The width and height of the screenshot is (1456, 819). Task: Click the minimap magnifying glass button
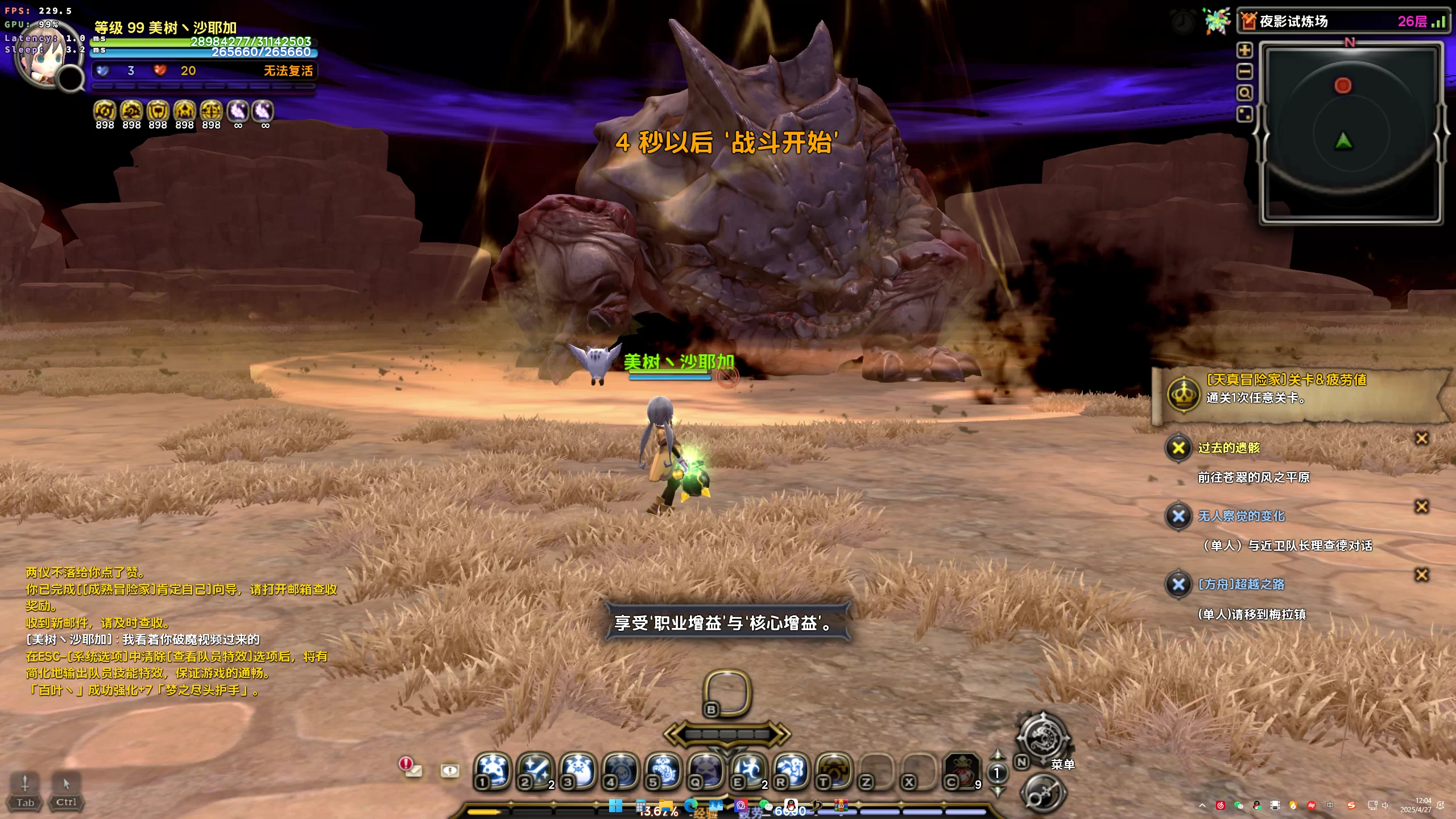click(x=1244, y=93)
